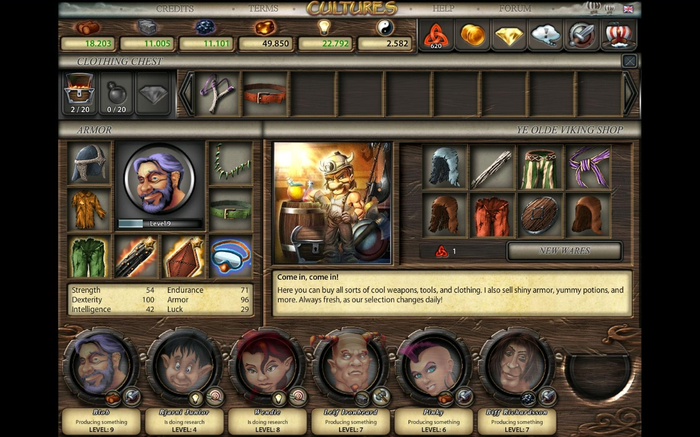Open the Help link
Screen dimensions: 700x437
(x=442, y=8)
